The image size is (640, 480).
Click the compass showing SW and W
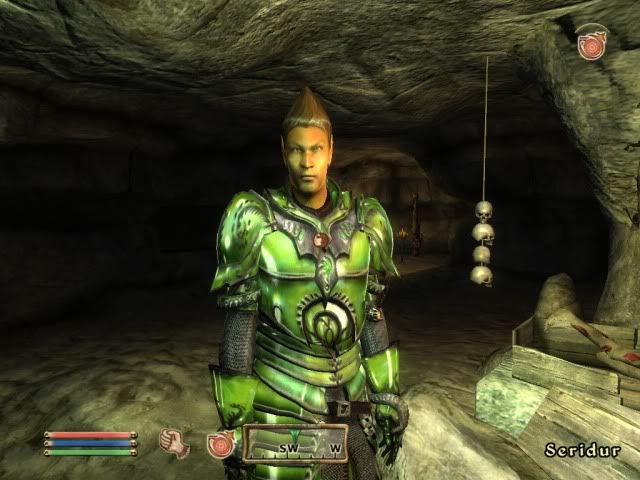pos(295,441)
